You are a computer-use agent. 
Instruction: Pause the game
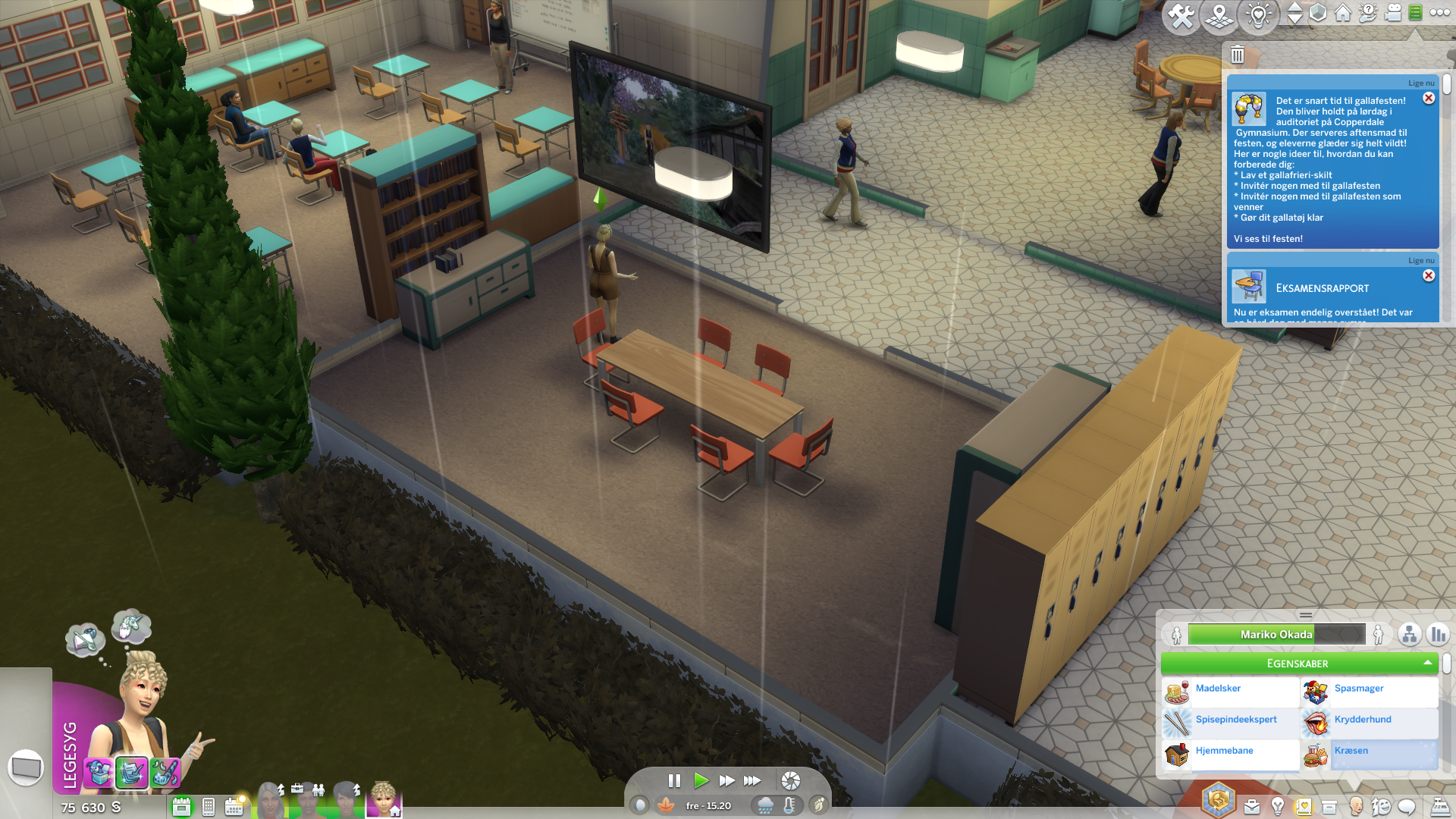pyautogui.click(x=674, y=780)
